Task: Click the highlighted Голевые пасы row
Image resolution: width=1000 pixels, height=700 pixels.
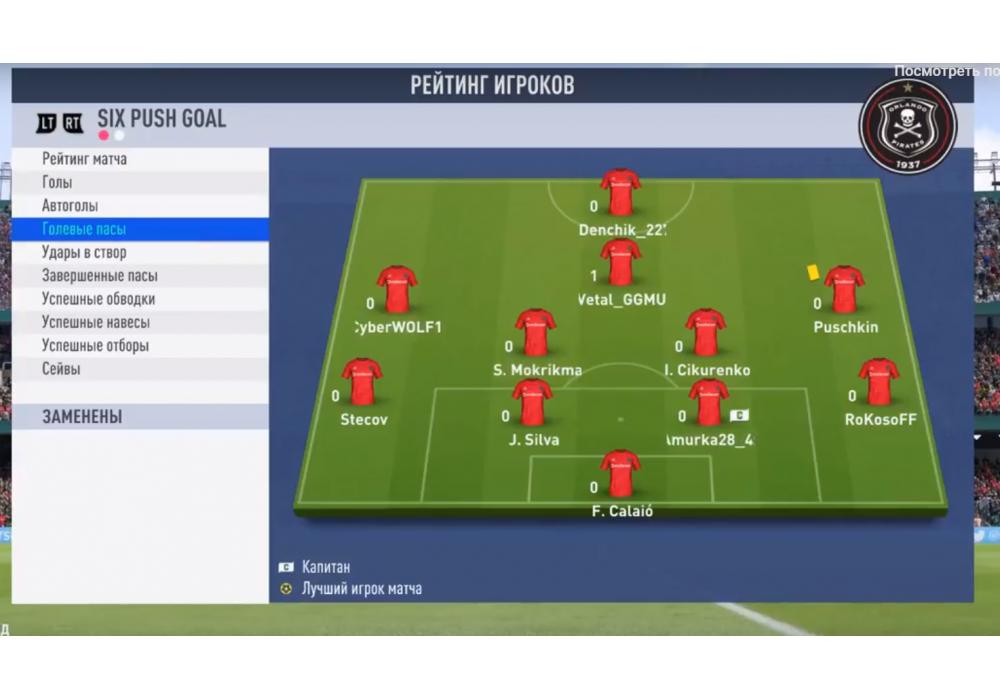Action: [140, 229]
